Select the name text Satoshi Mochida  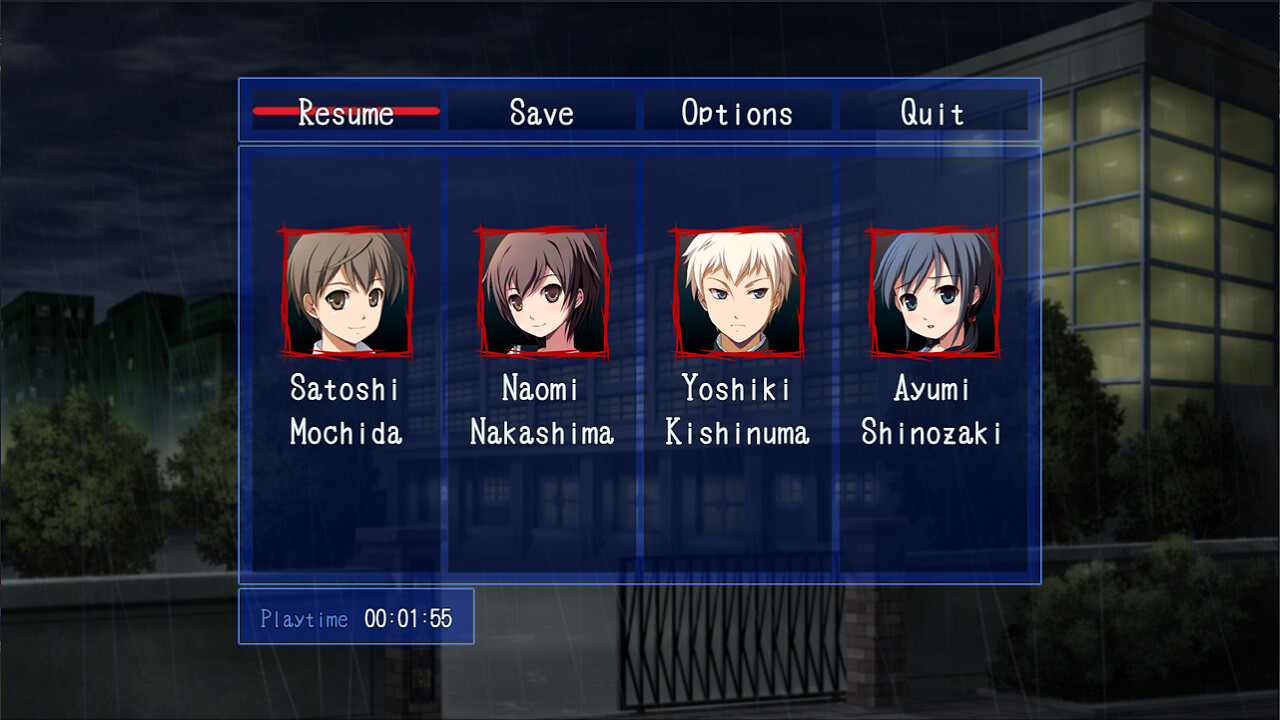pyautogui.click(x=348, y=411)
